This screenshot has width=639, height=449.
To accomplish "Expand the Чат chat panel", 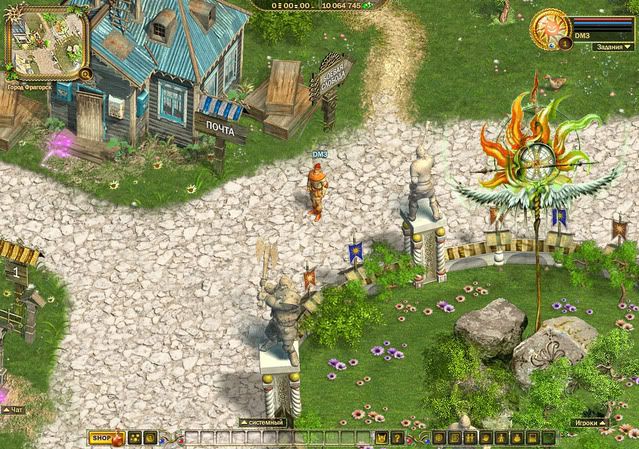I will pos(12,410).
